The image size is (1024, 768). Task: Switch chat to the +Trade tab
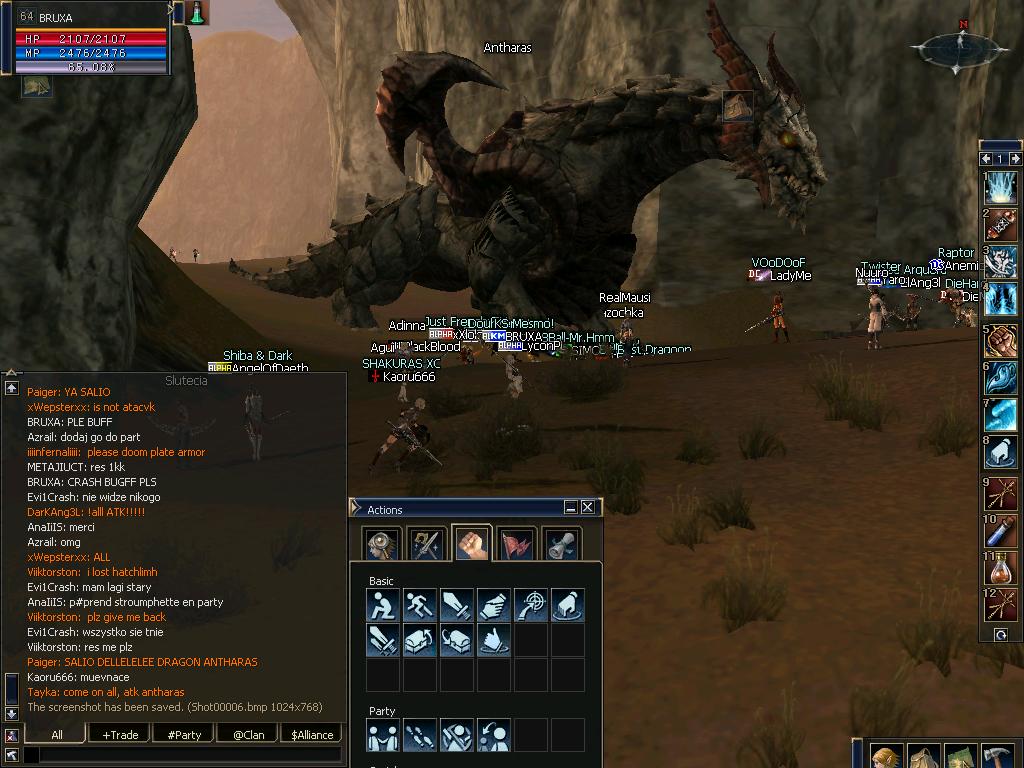coord(120,734)
